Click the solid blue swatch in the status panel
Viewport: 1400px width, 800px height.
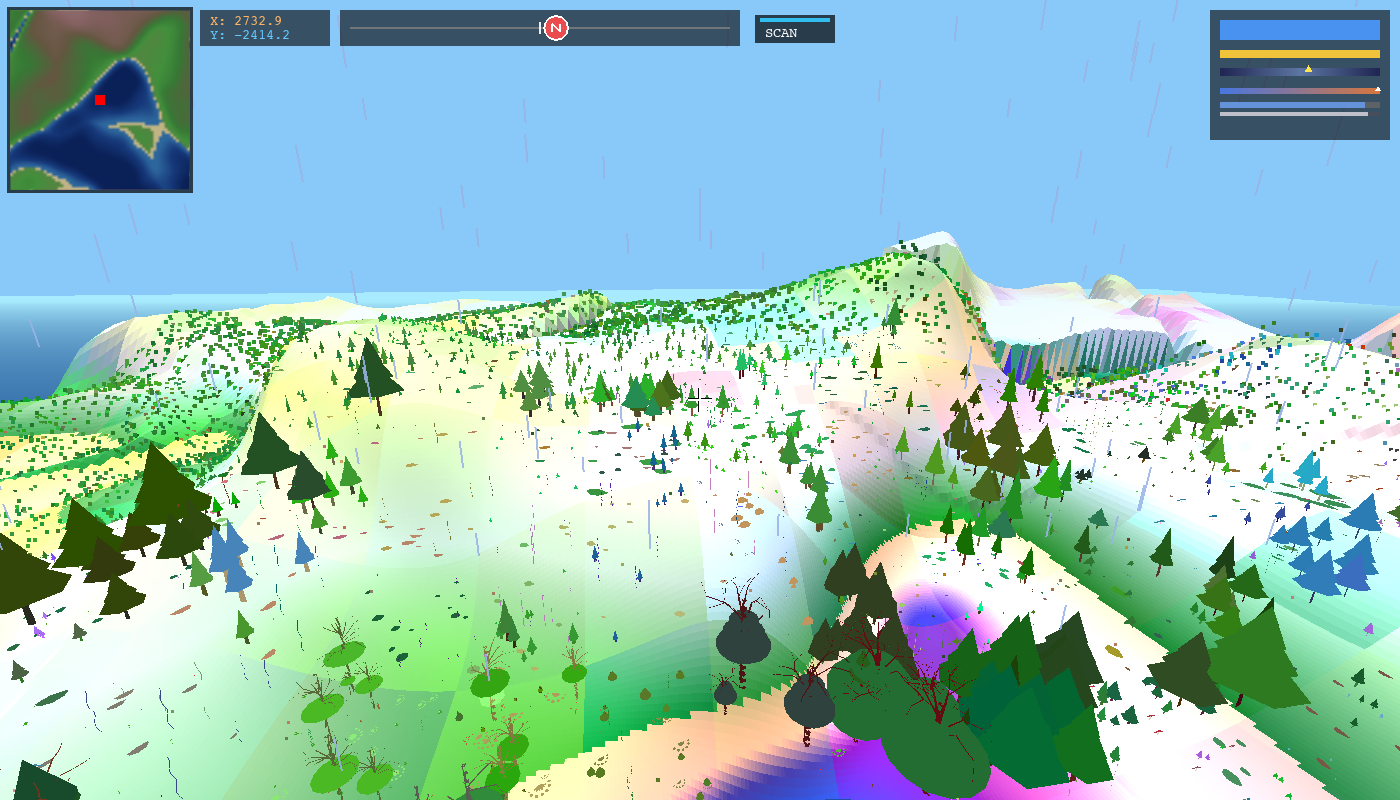coord(1300,30)
